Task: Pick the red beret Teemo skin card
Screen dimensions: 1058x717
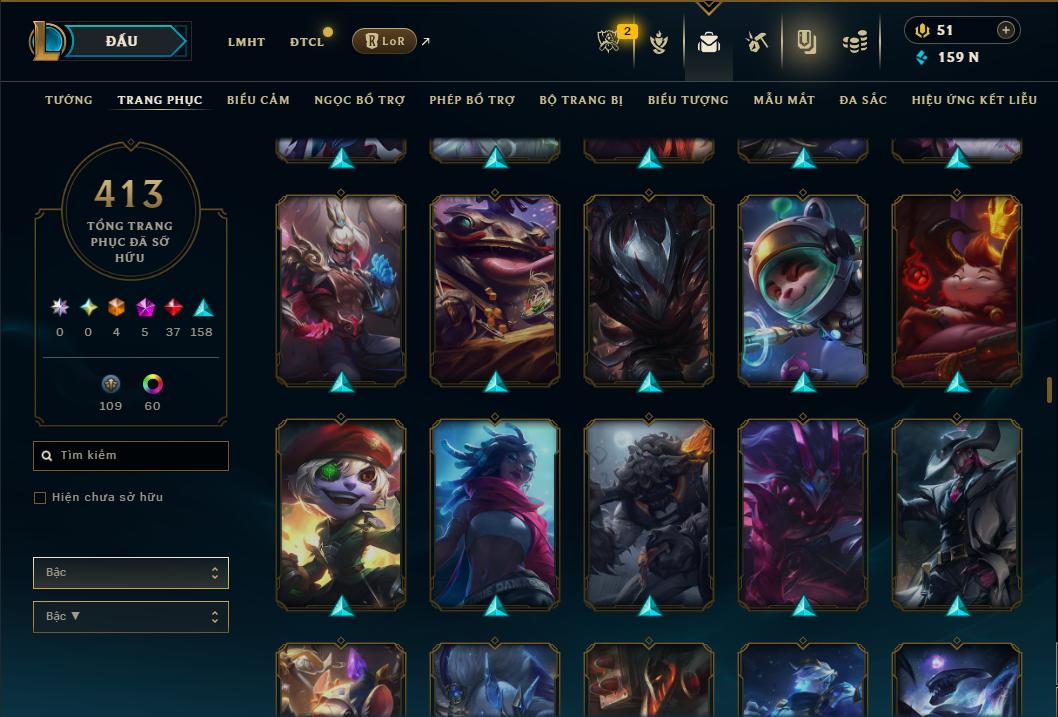Action: pos(341,512)
